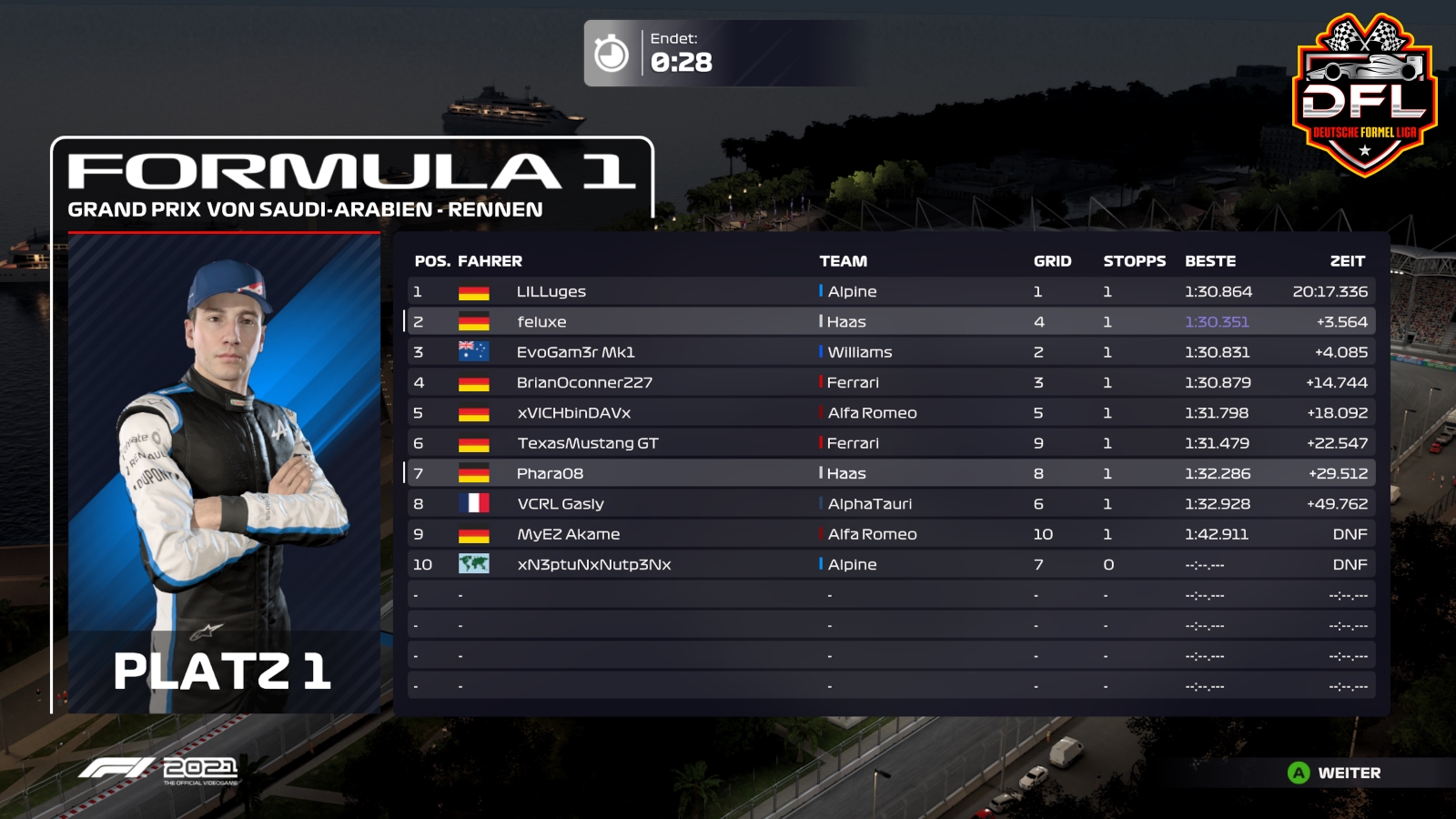Select TexasMustang GT driver entry

point(587,443)
